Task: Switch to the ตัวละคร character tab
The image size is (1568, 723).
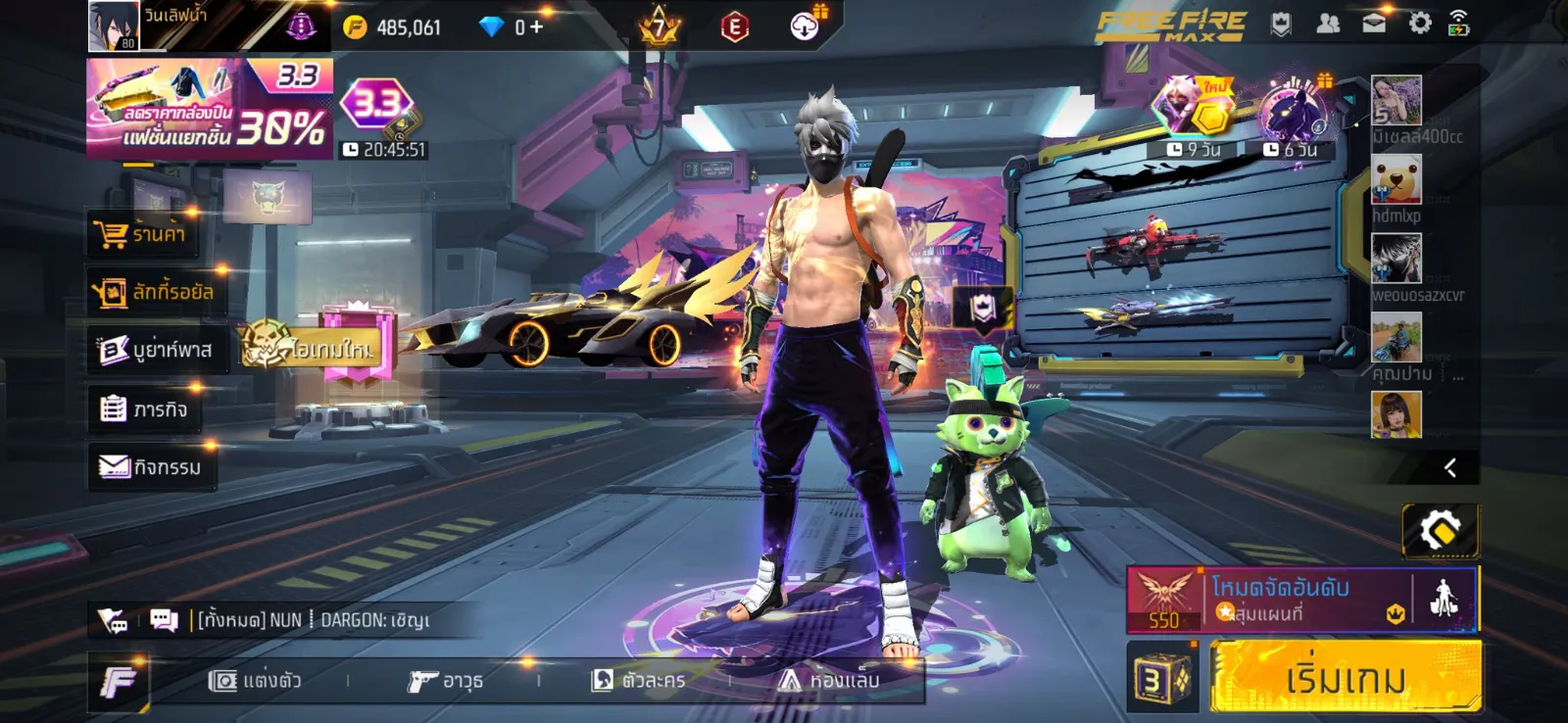Action: [638, 680]
